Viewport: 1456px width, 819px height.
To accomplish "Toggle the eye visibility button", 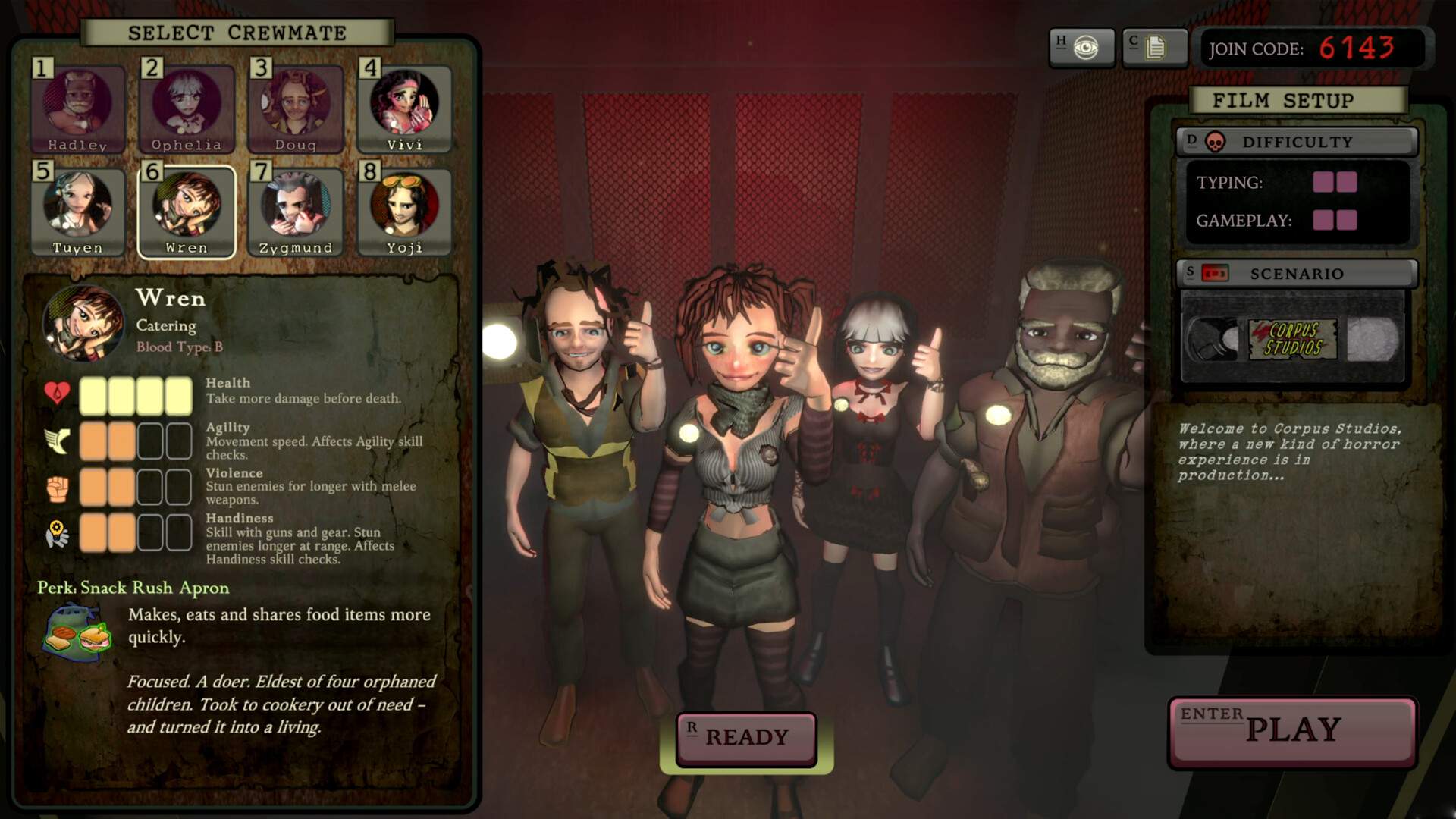I will [1082, 49].
